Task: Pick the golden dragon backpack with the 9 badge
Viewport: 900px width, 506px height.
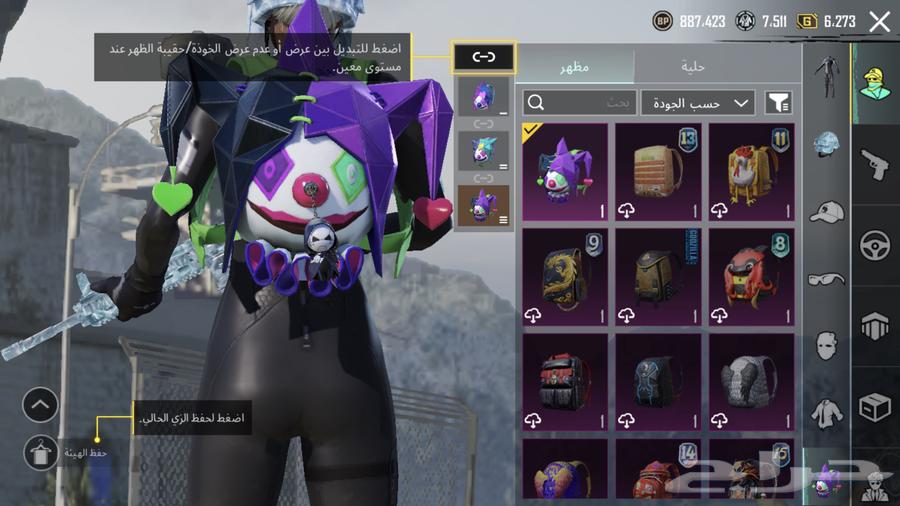Action: [x=564, y=276]
